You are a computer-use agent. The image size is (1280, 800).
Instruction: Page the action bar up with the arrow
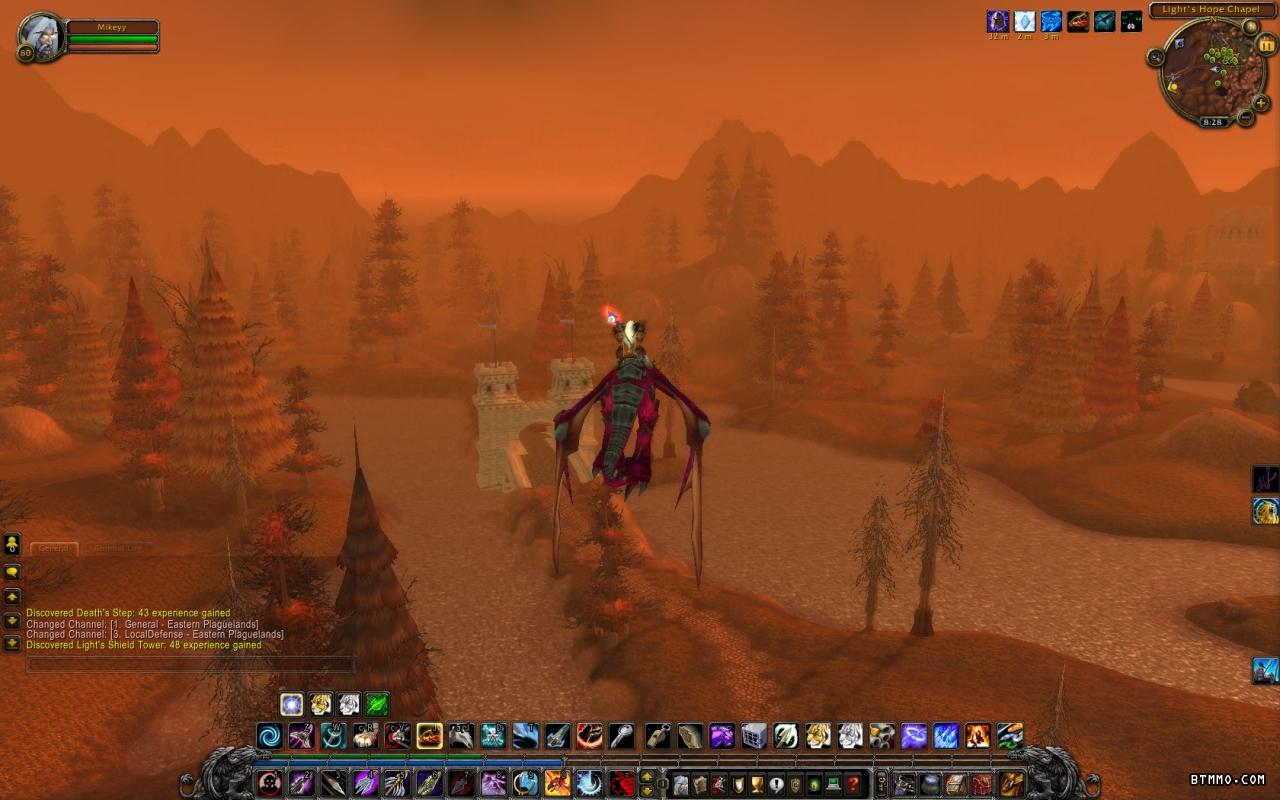646,776
